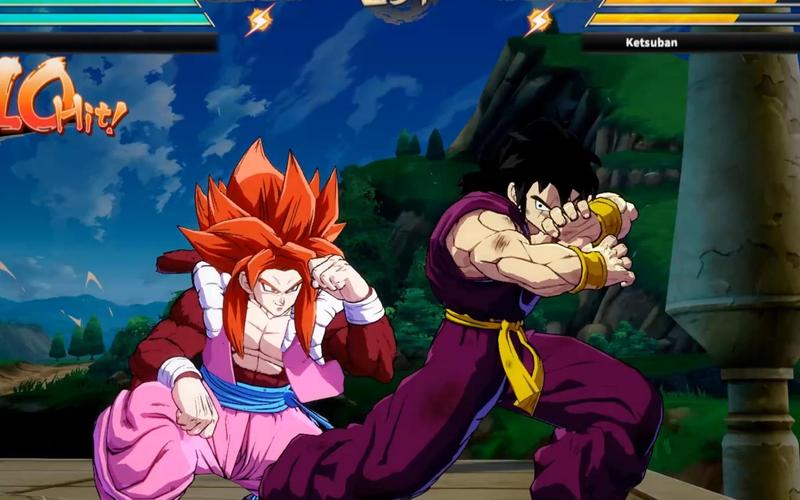Image resolution: width=800 pixels, height=500 pixels.
Task: Click the Sparking lightning icon beside teal health bar
Action: pyautogui.click(x=259, y=19)
